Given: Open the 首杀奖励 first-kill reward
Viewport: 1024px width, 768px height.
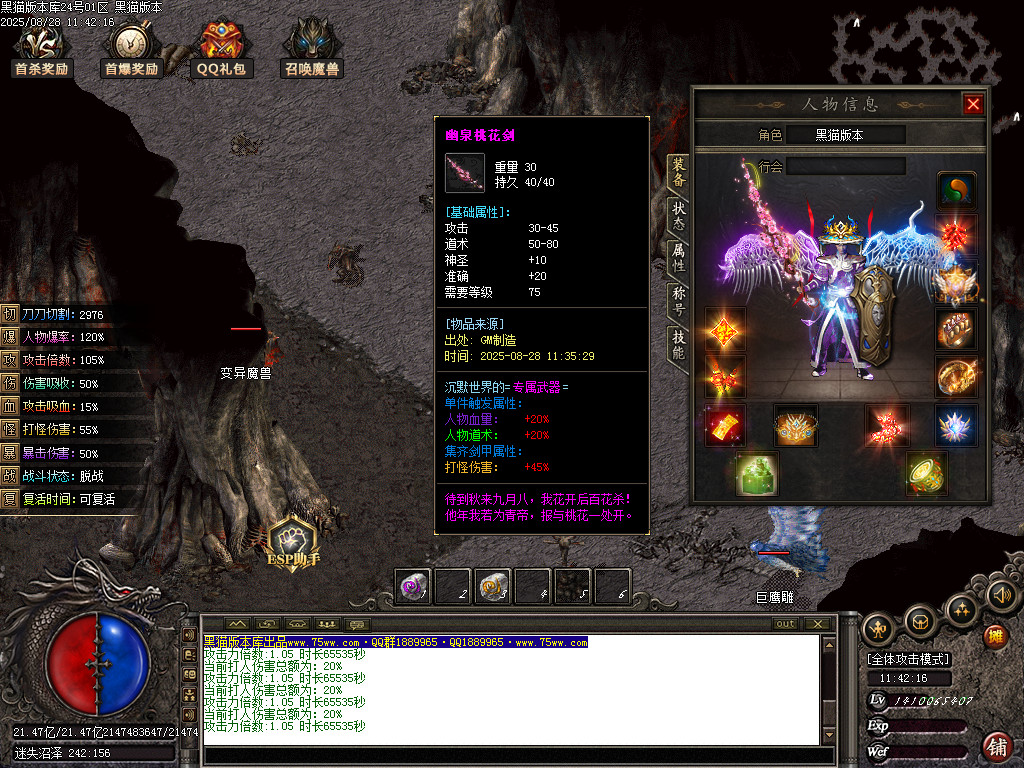Looking at the screenshot, I should coord(41,48).
